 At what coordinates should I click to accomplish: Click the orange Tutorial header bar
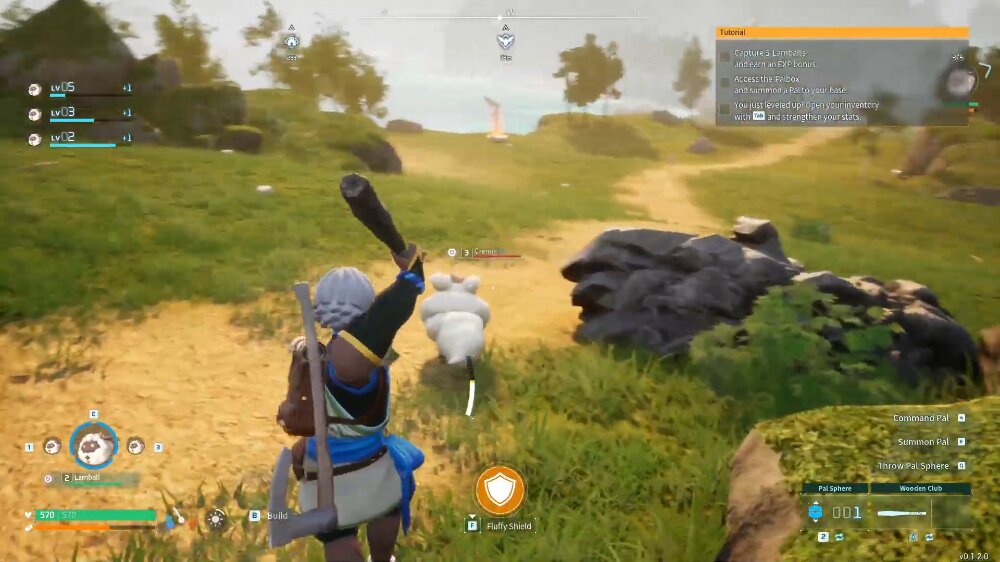click(x=842, y=32)
